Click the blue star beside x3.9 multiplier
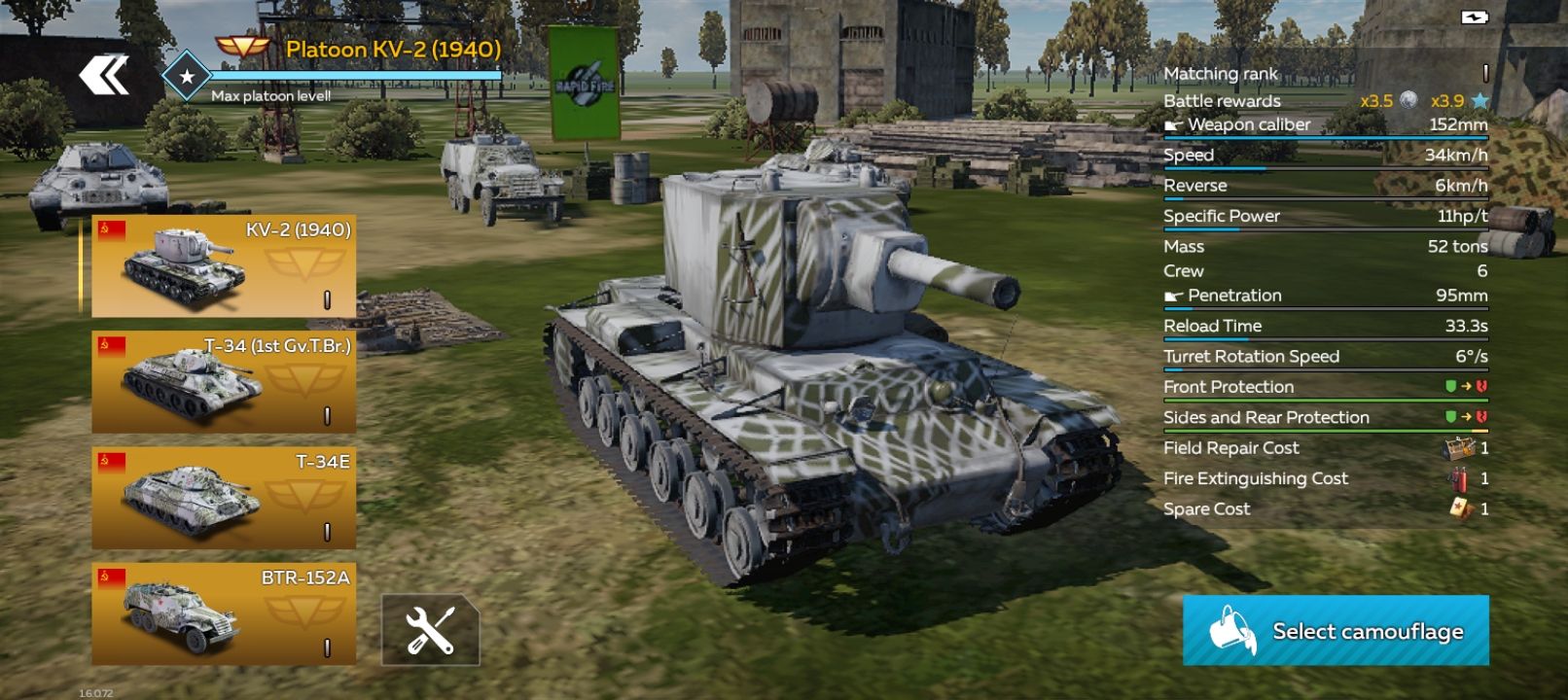1568x700 pixels. pos(1479,100)
